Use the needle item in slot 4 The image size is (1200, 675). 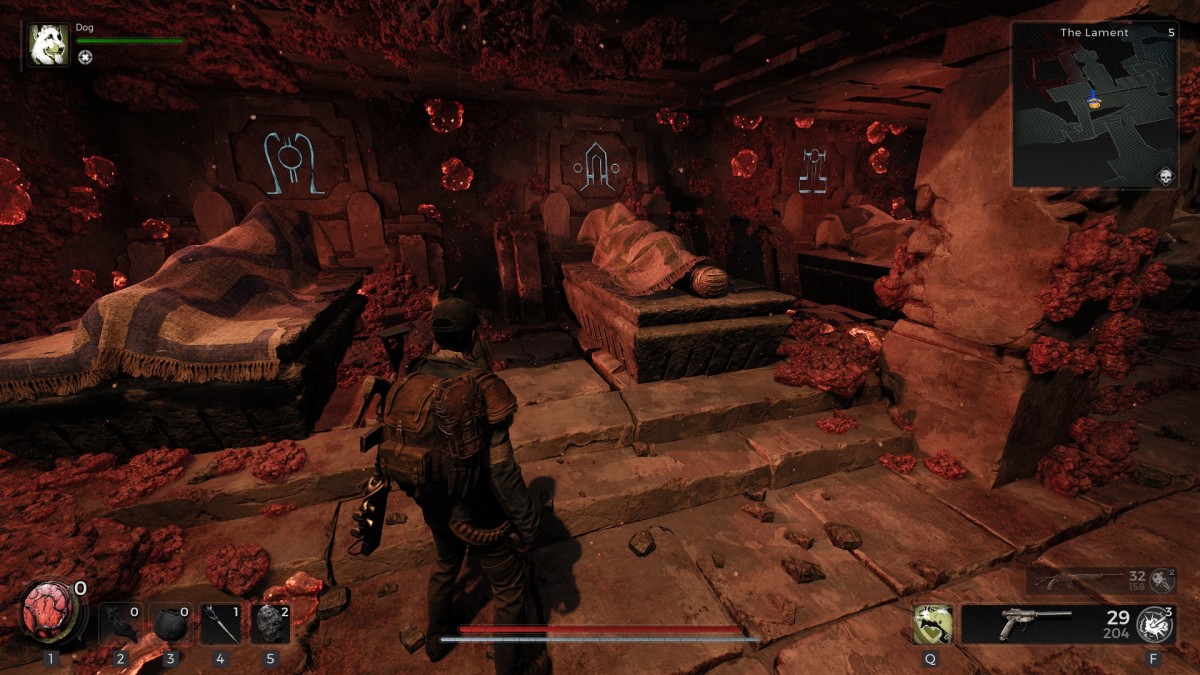[x=219, y=624]
